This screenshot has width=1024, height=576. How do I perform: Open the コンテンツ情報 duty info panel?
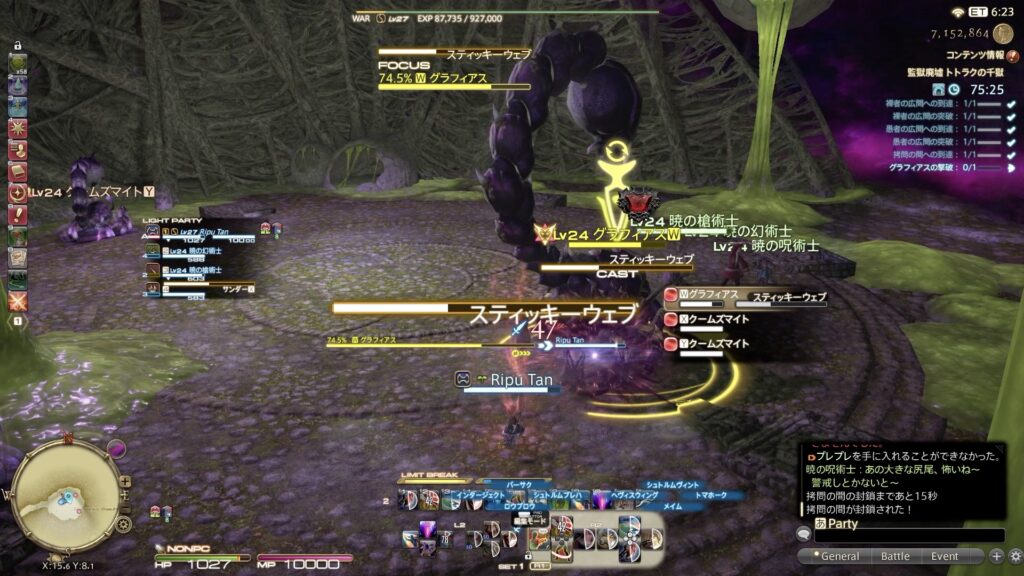(x=971, y=56)
